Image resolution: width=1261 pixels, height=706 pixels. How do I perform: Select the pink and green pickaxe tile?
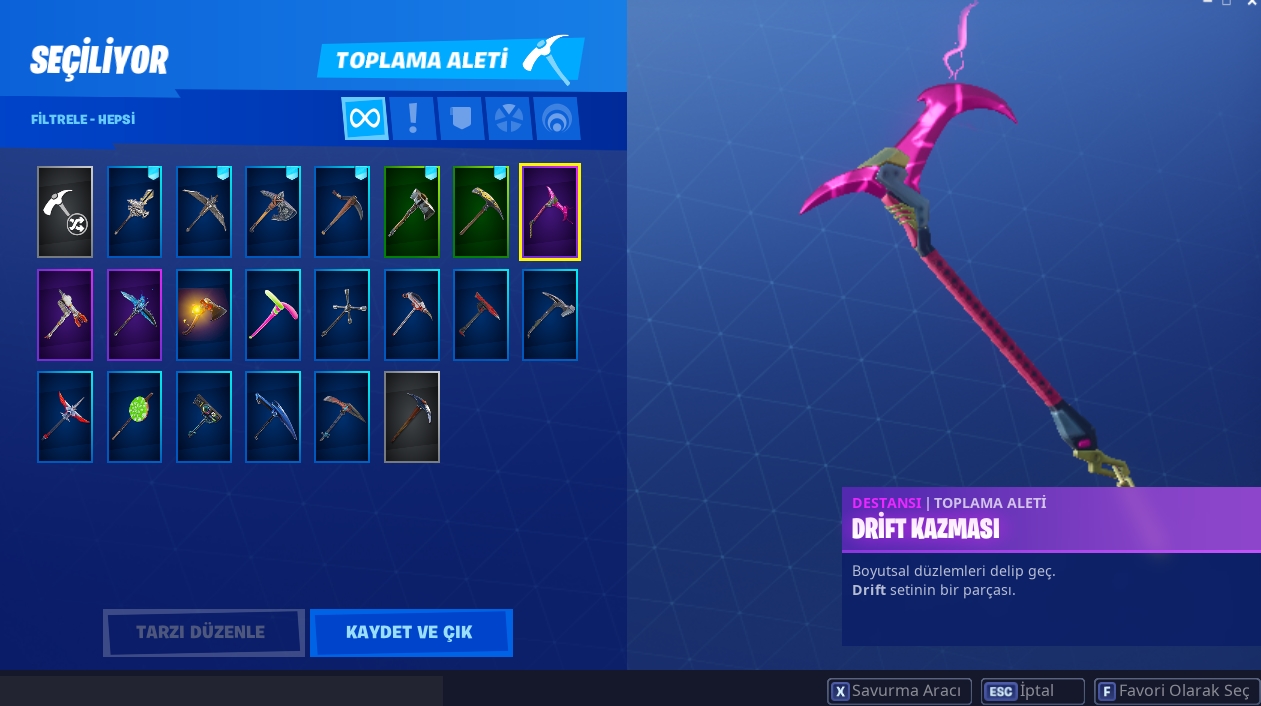click(273, 314)
